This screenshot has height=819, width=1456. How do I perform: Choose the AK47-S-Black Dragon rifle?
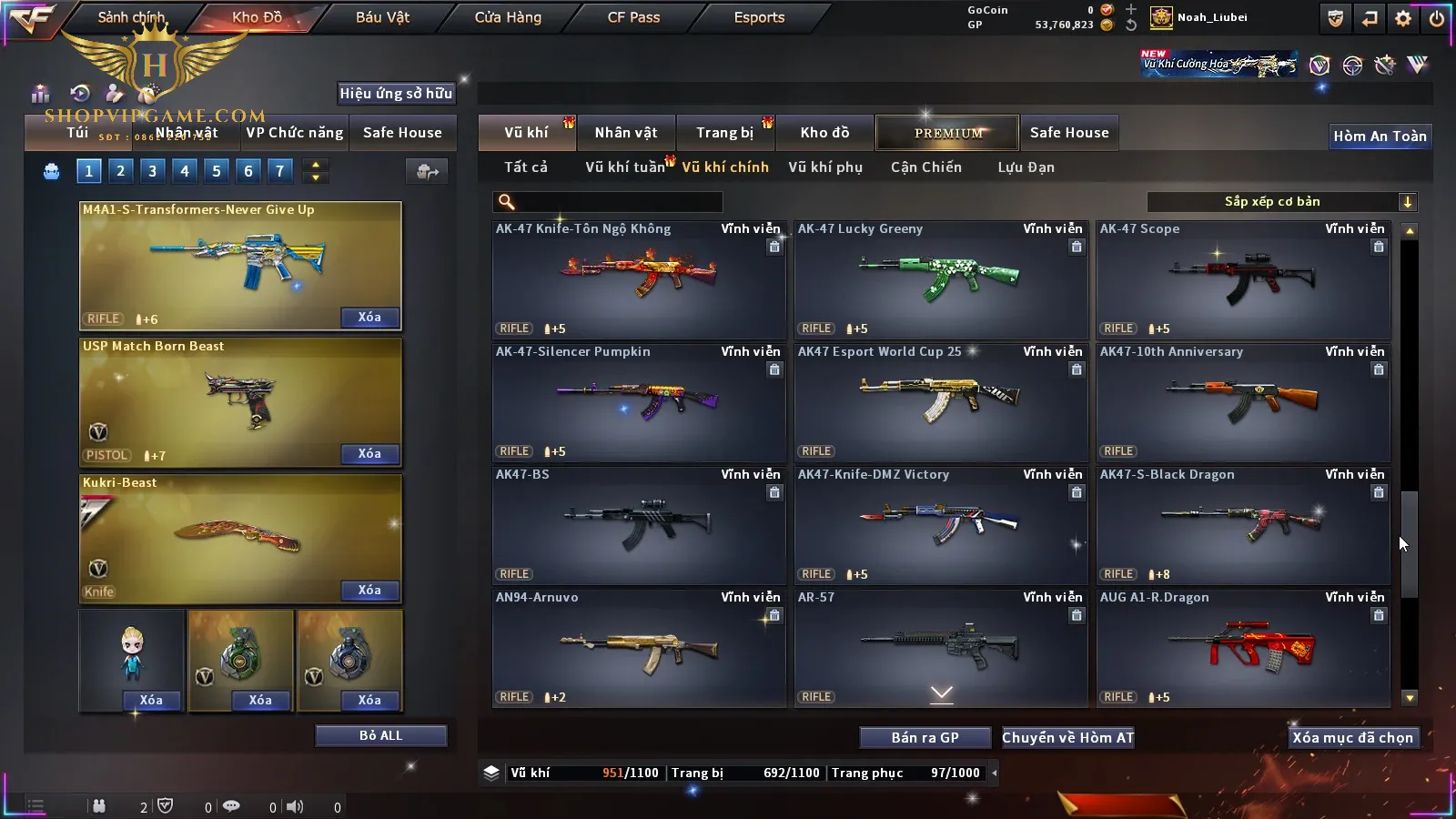click(x=1243, y=525)
